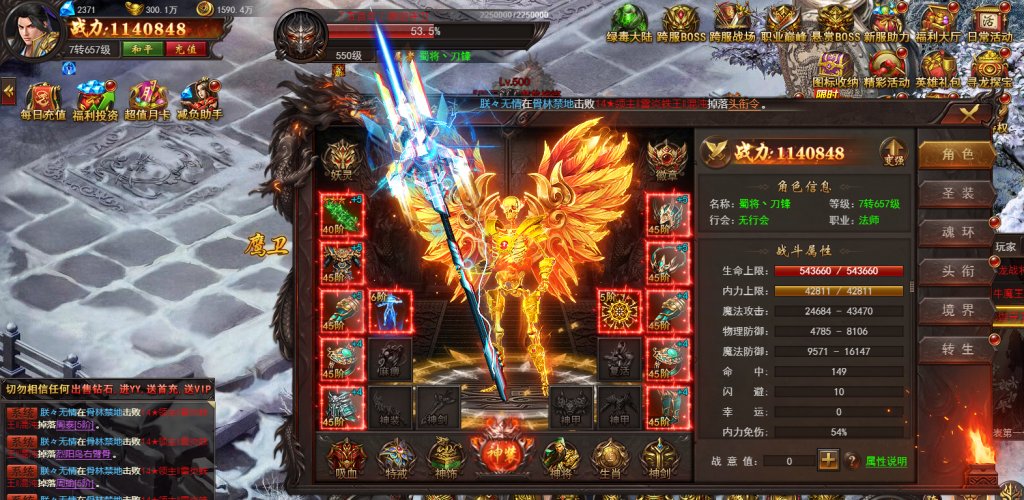Switch to the 圣装 tab
The image size is (1024, 500).
957,193
